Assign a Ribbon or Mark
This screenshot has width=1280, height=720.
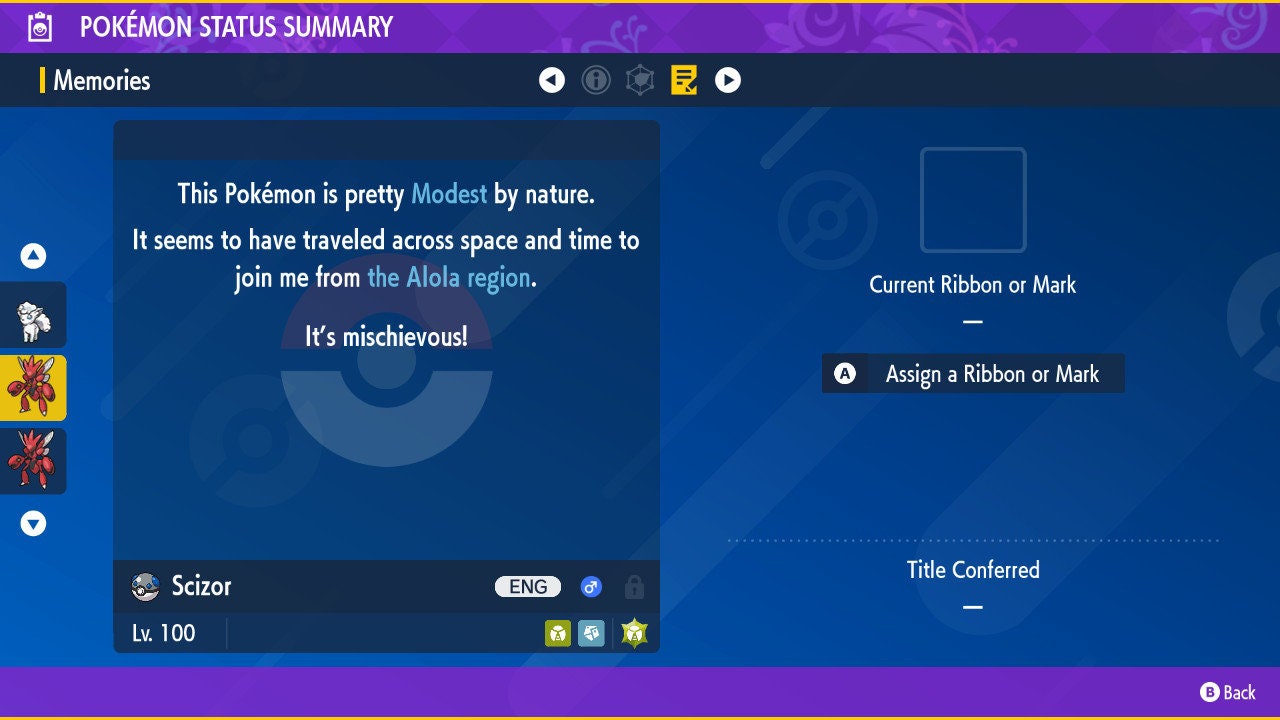coord(973,374)
